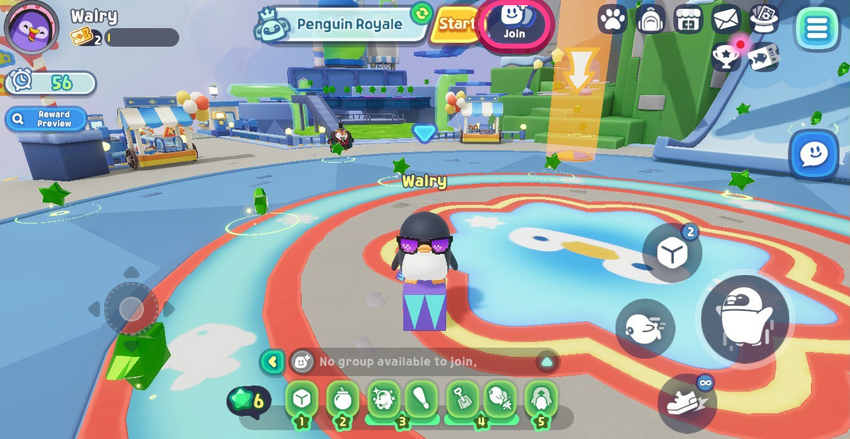Screen dimensions: 850x439
Task: Open the magic hat cards icon
Action: [x=764, y=19]
